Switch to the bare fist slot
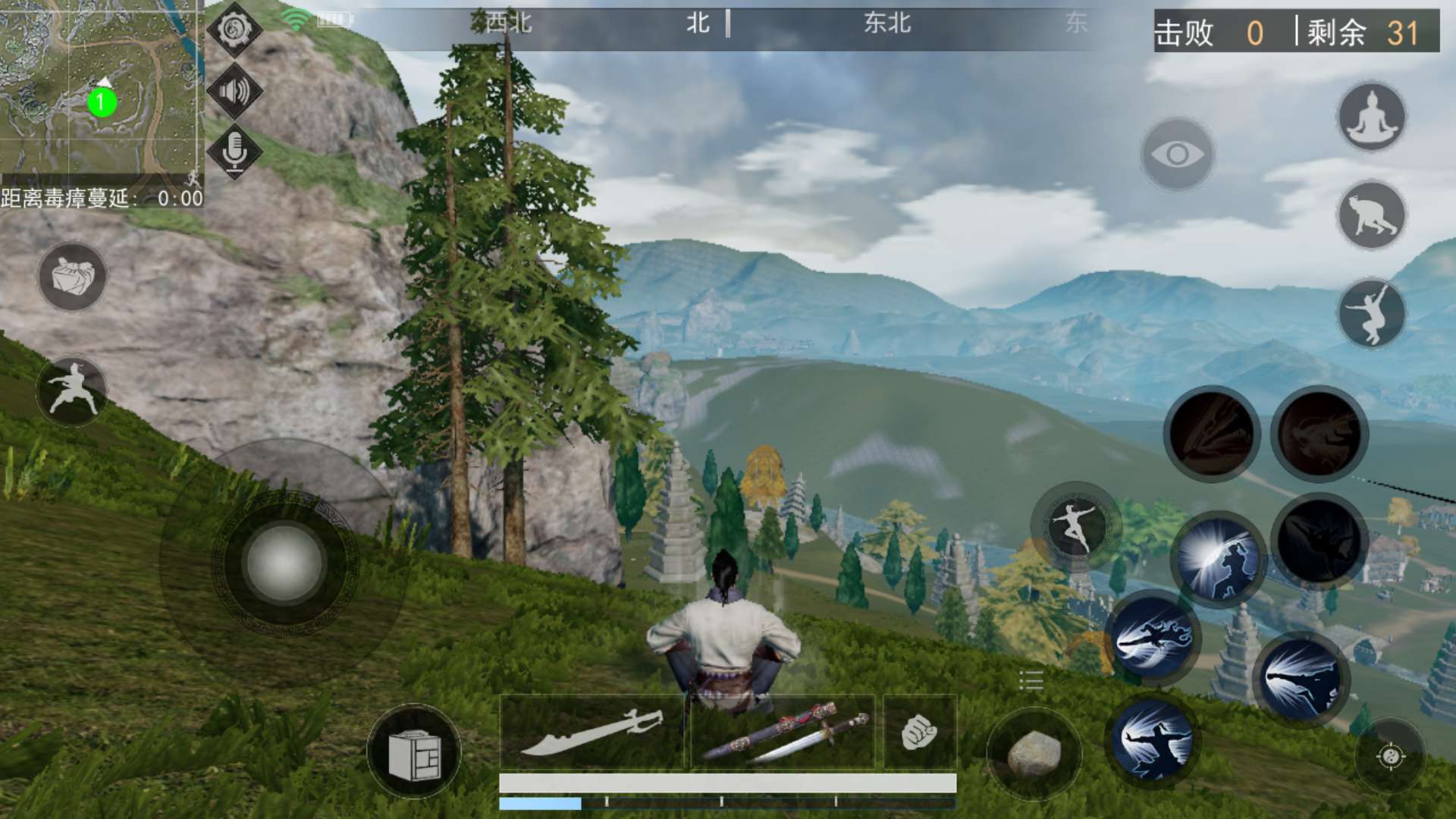 [920, 733]
